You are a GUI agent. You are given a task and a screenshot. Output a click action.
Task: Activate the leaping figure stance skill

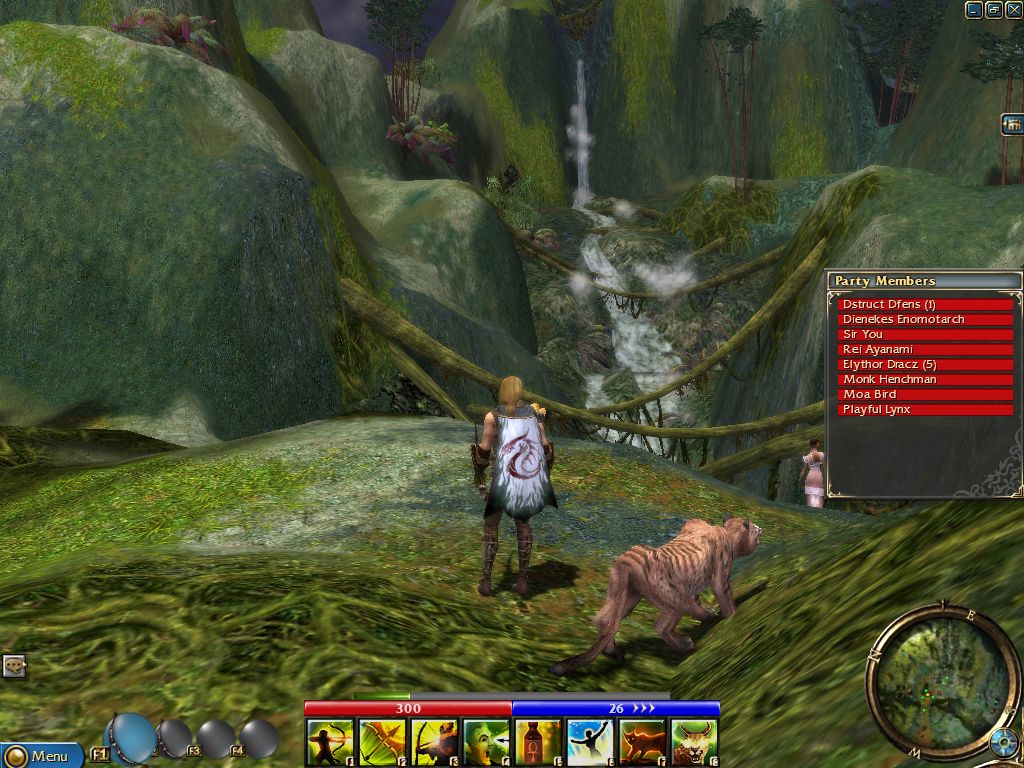pyautogui.click(x=590, y=743)
